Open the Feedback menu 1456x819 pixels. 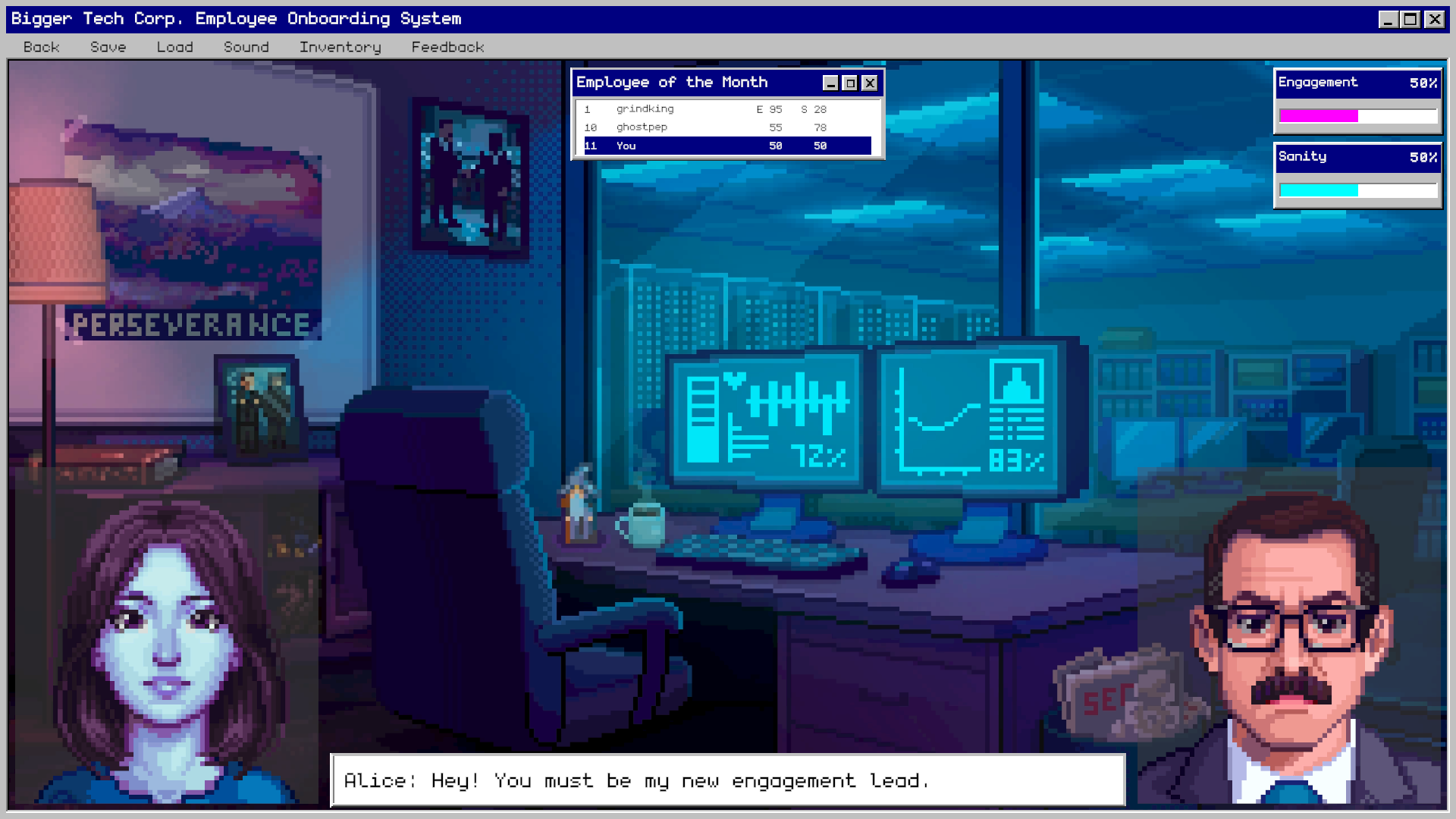[447, 47]
